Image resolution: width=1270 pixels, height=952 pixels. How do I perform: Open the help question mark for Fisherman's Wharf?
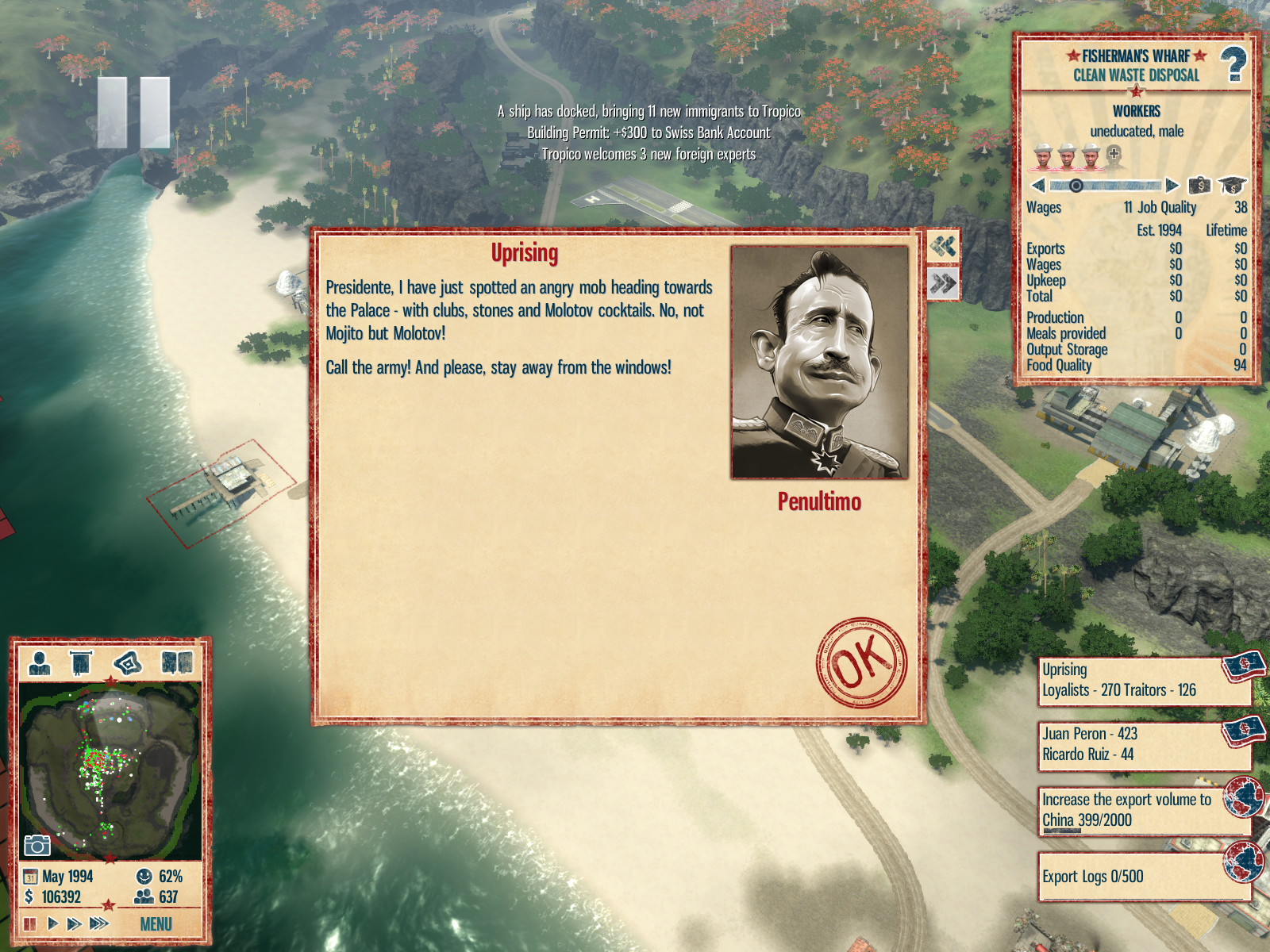1233,65
